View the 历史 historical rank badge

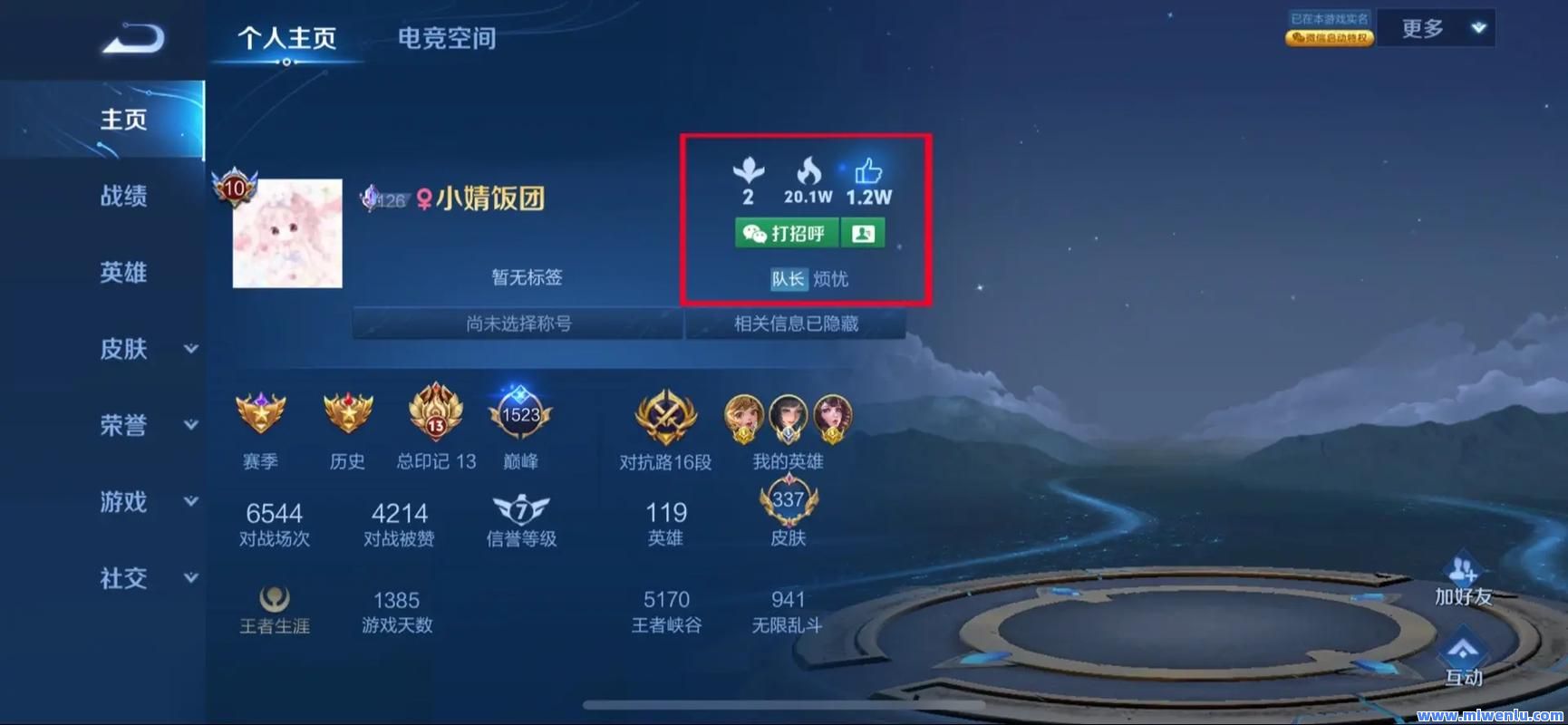[346, 416]
